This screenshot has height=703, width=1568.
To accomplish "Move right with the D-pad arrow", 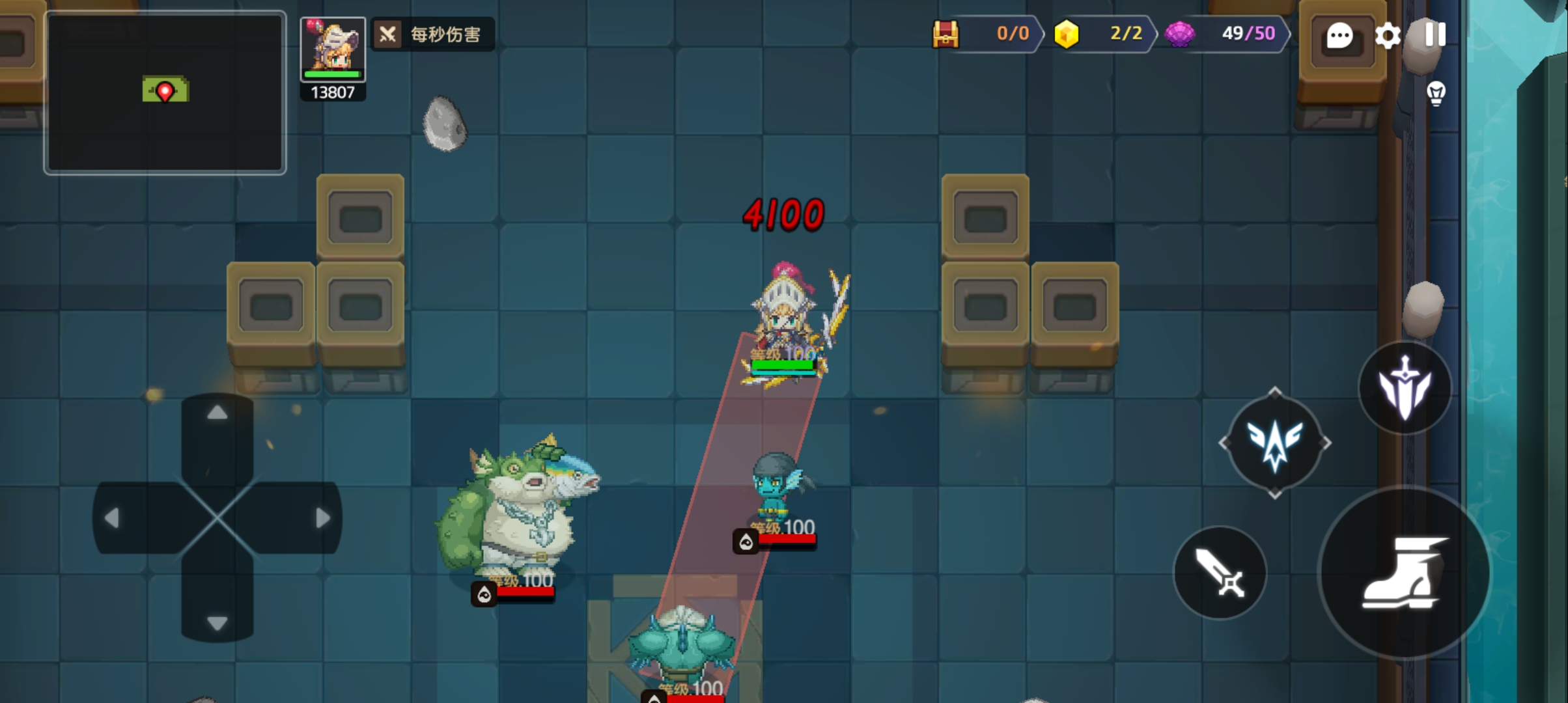I will click(322, 518).
